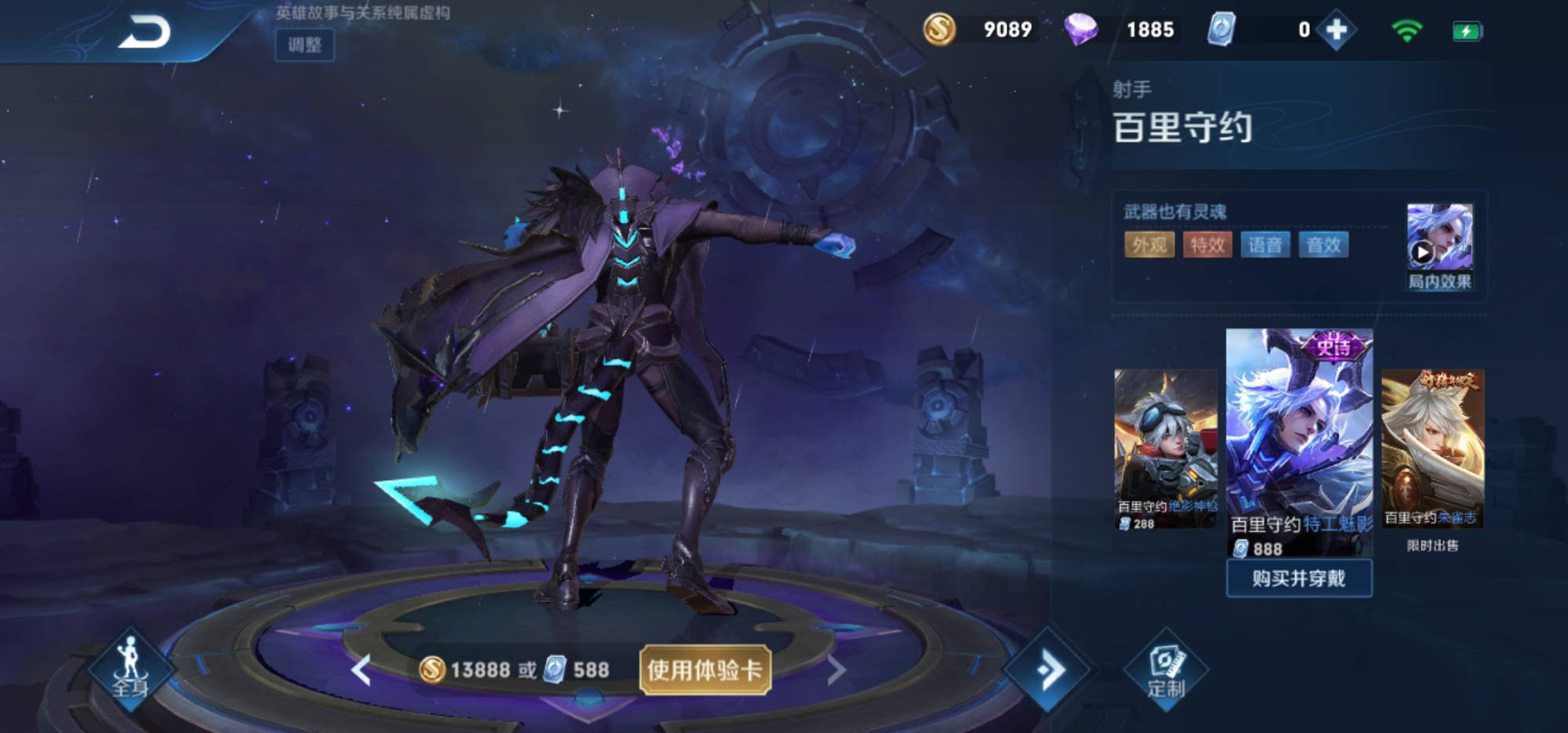Go back using the return arrow
The image size is (1568, 733).
click(x=145, y=33)
